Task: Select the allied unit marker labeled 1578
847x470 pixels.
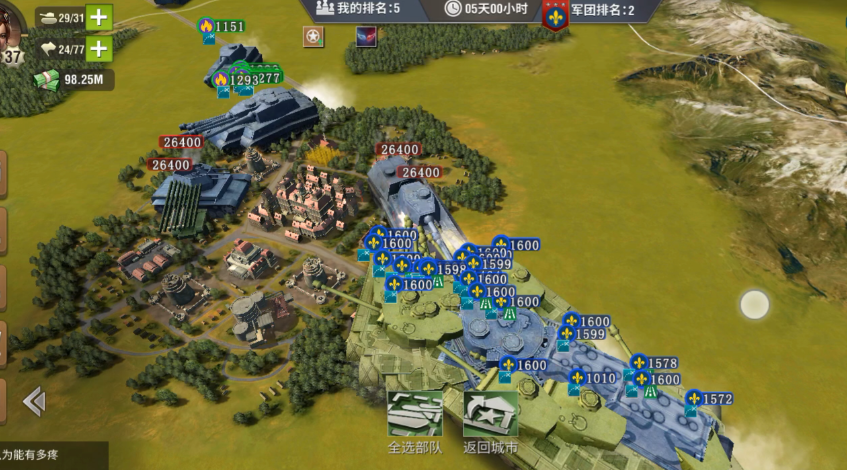Action: 654,362
